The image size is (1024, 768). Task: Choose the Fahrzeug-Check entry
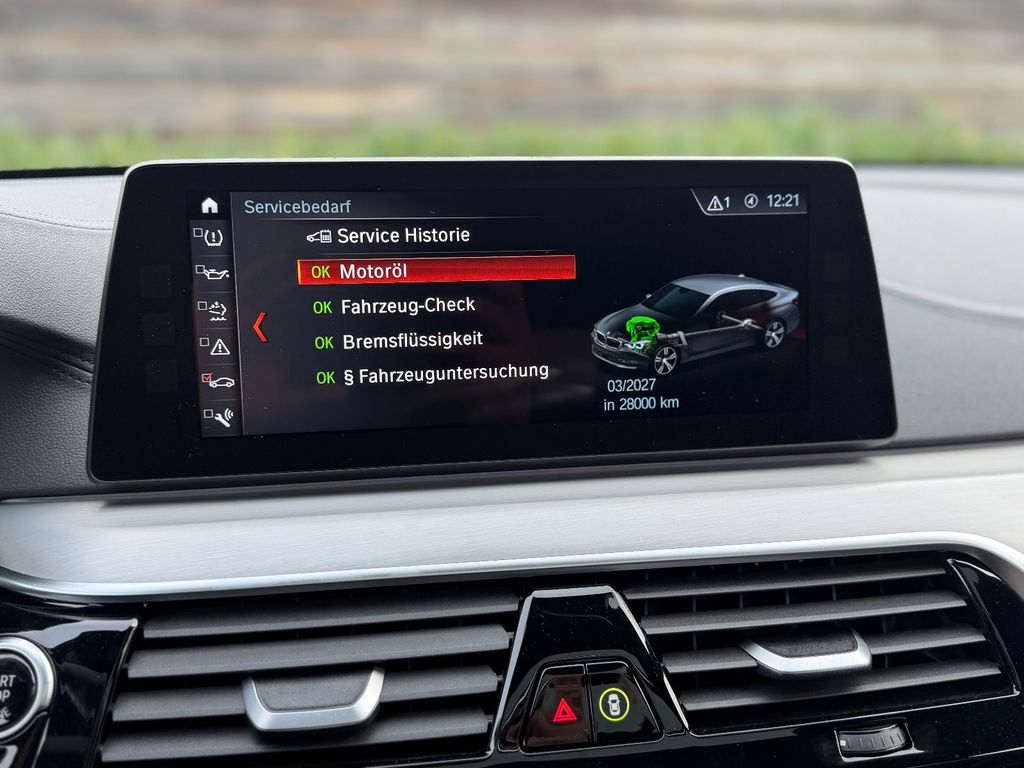(x=407, y=306)
